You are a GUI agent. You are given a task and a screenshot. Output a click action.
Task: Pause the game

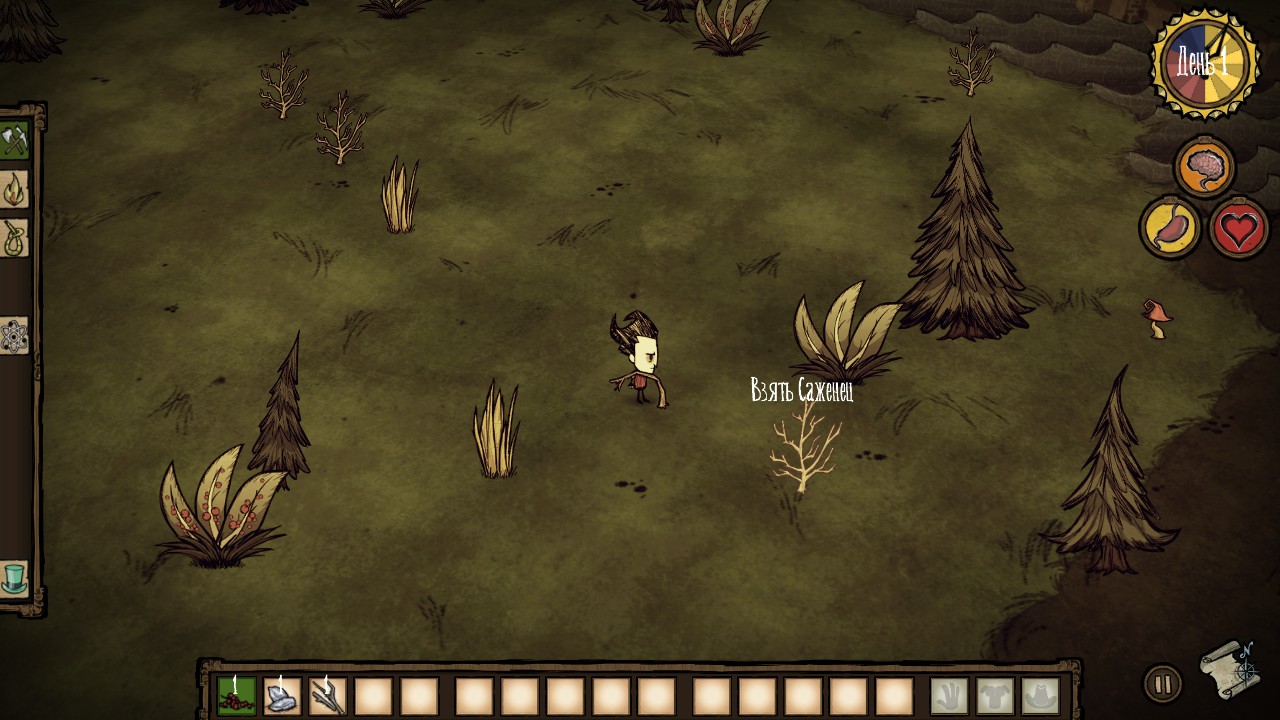pyautogui.click(x=1163, y=685)
